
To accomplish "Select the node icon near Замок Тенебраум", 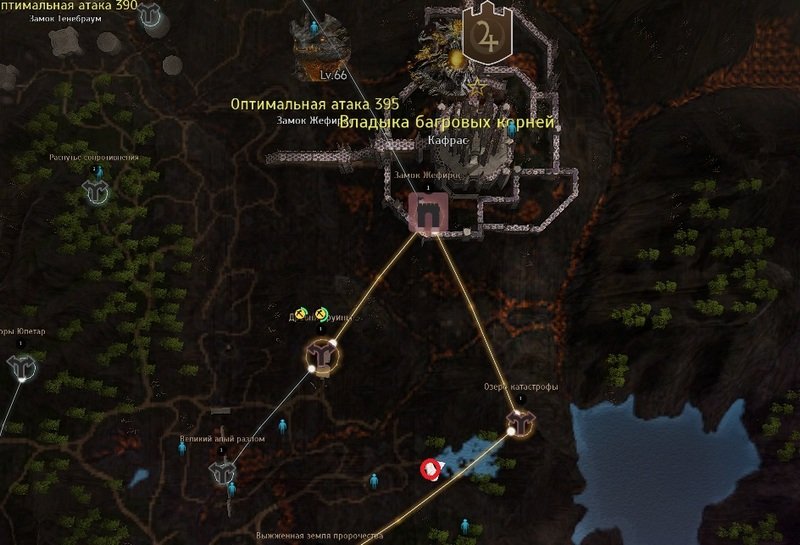I will coord(152,14).
